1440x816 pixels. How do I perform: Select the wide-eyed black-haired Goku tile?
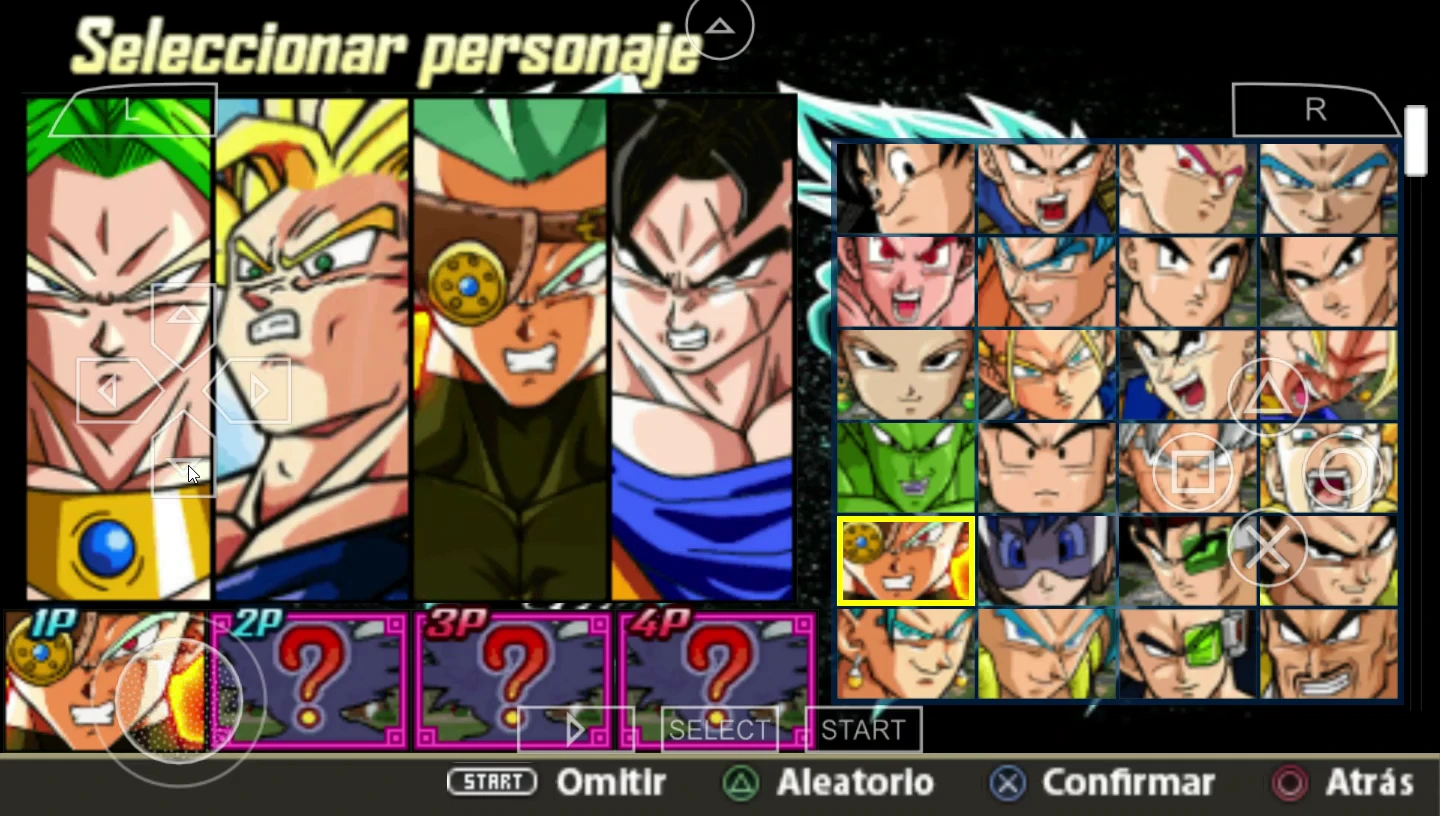pyautogui.click(x=905, y=188)
